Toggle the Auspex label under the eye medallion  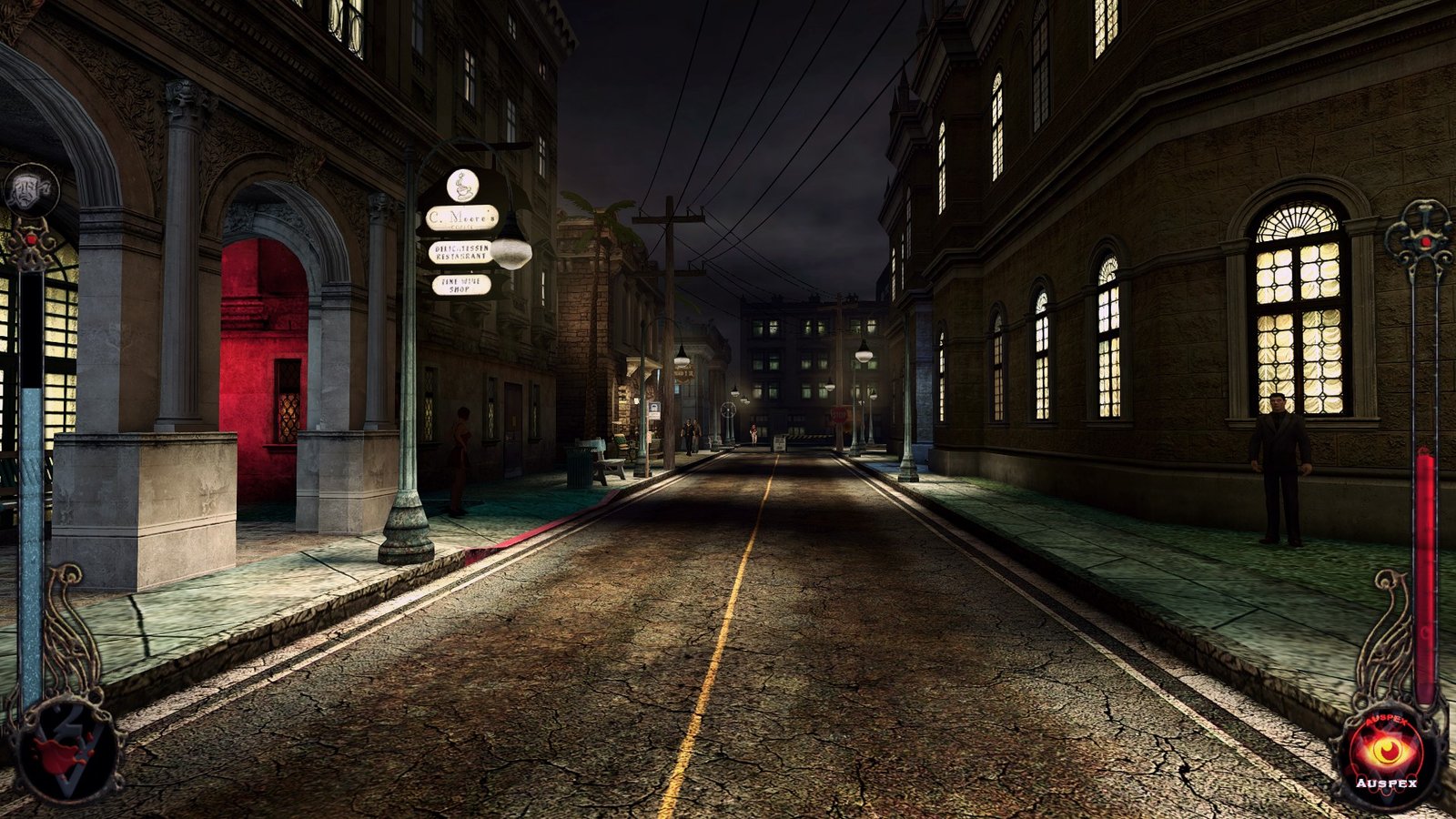[x=1386, y=783]
